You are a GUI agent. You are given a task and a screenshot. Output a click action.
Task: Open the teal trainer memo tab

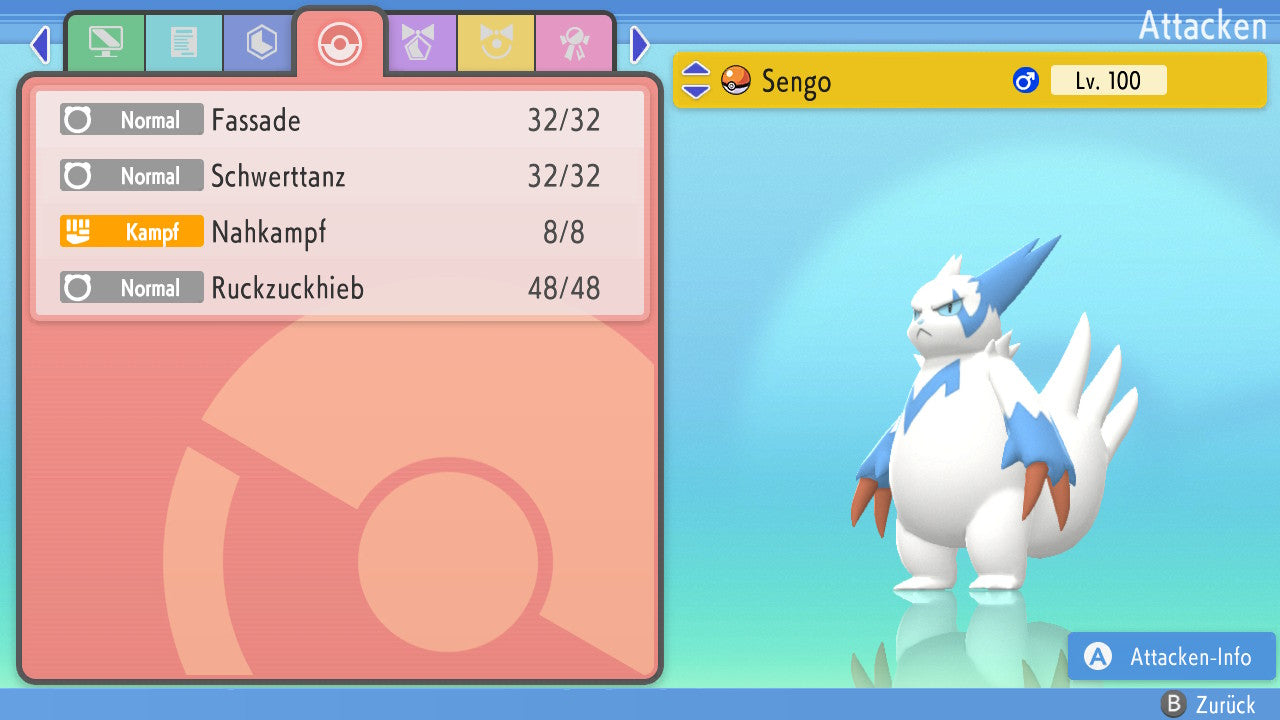184,43
